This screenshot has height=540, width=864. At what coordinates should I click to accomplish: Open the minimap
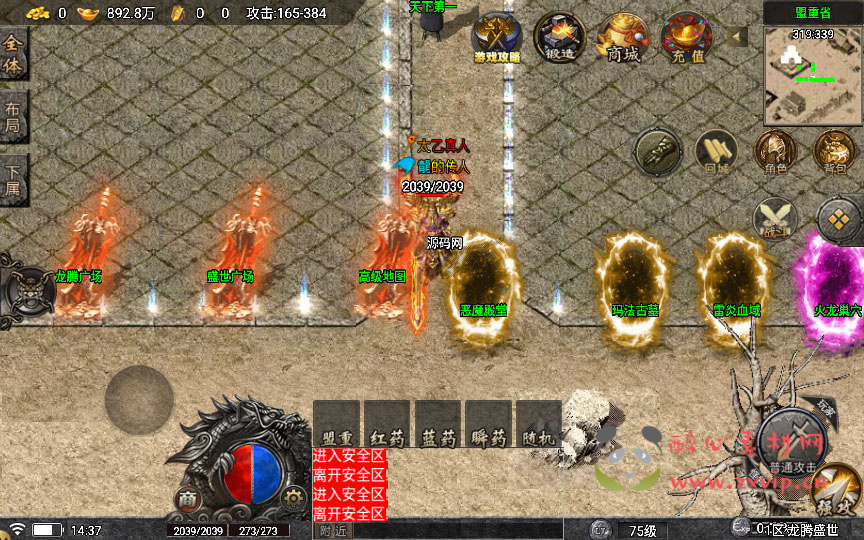tap(813, 75)
